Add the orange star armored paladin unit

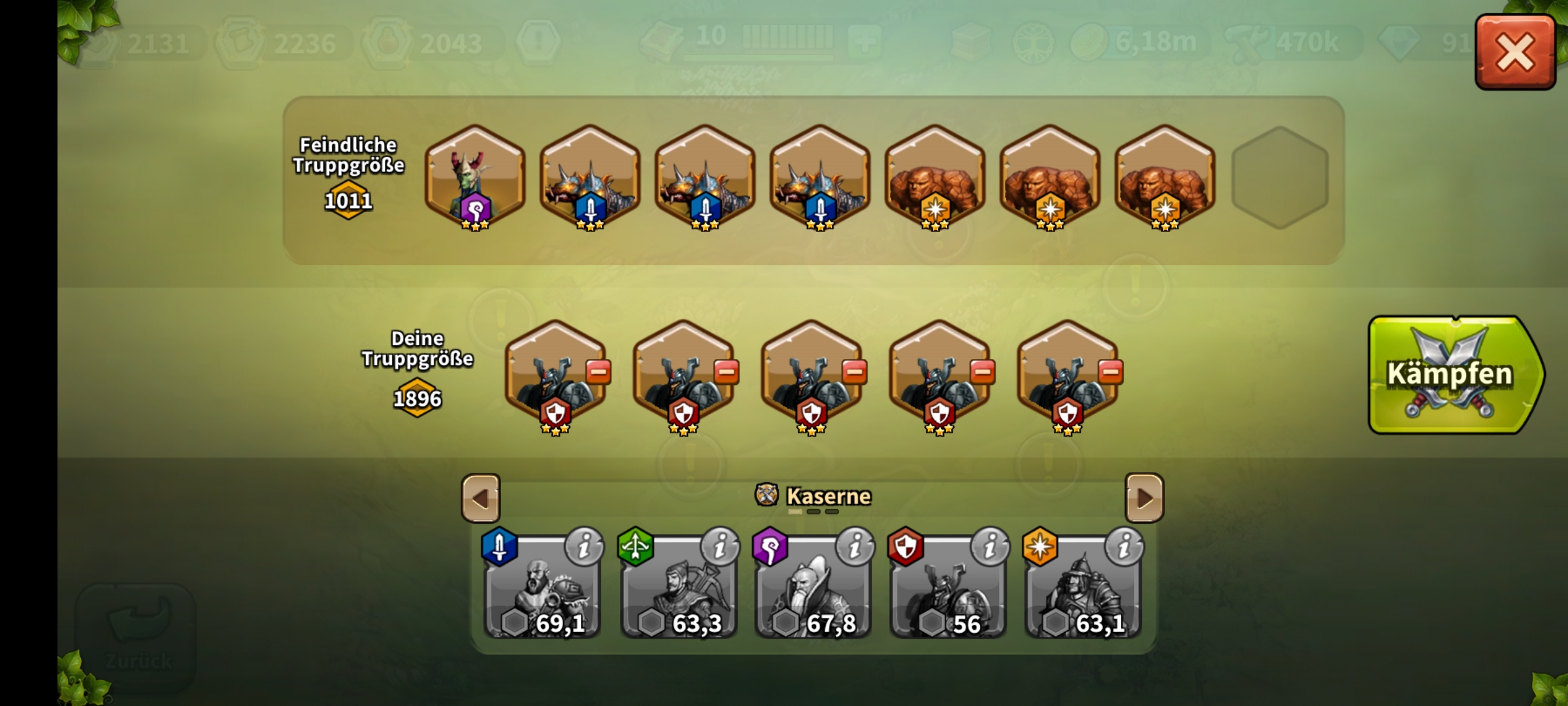[x=1083, y=592]
